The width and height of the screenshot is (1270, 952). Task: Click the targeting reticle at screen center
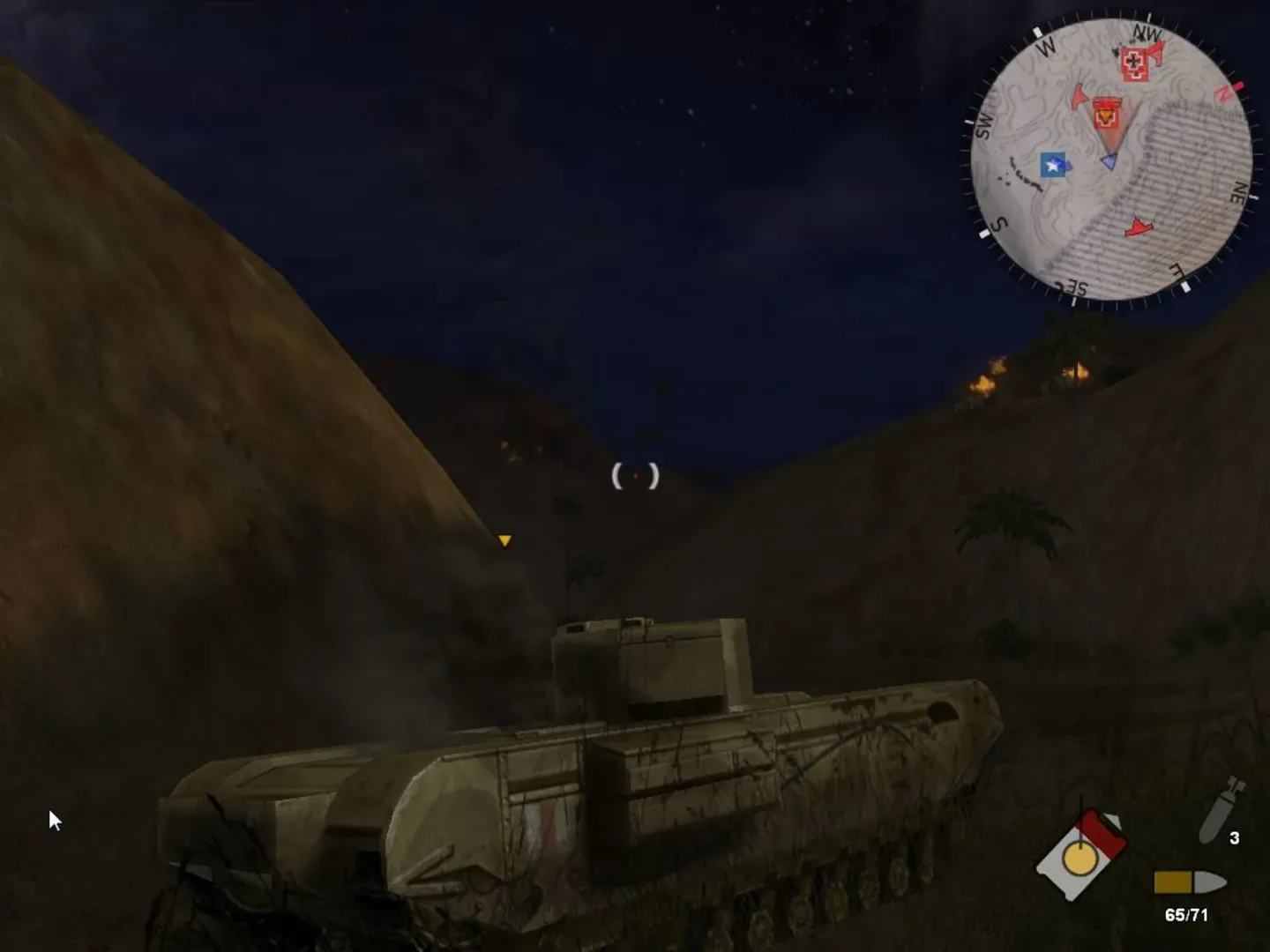pyautogui.click(x=633, y=476)
